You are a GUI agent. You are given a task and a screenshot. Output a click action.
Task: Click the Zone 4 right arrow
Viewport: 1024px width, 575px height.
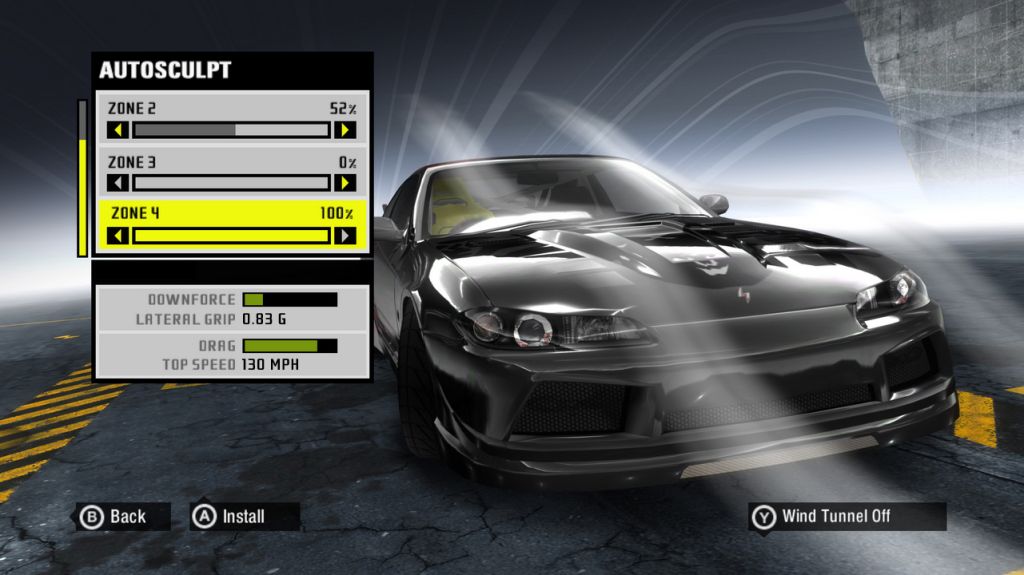click(x=344, y=236)
